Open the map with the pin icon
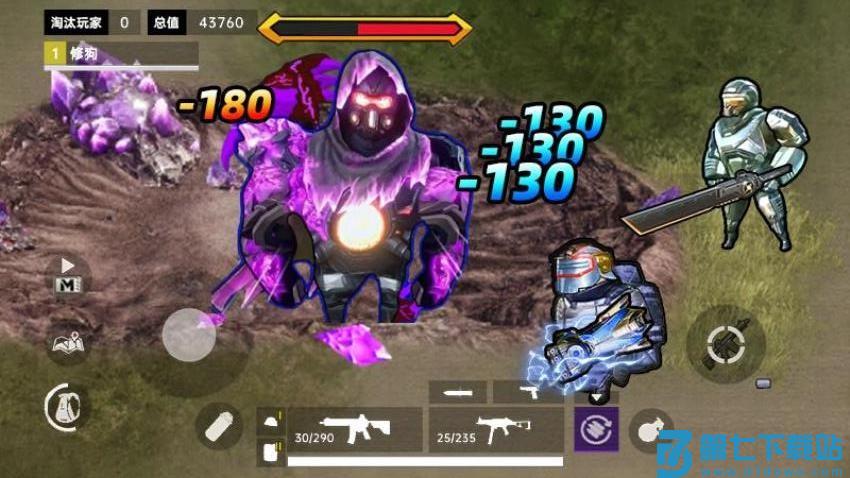This screenshot has height=478, width=850. click(x=68, y=343)
